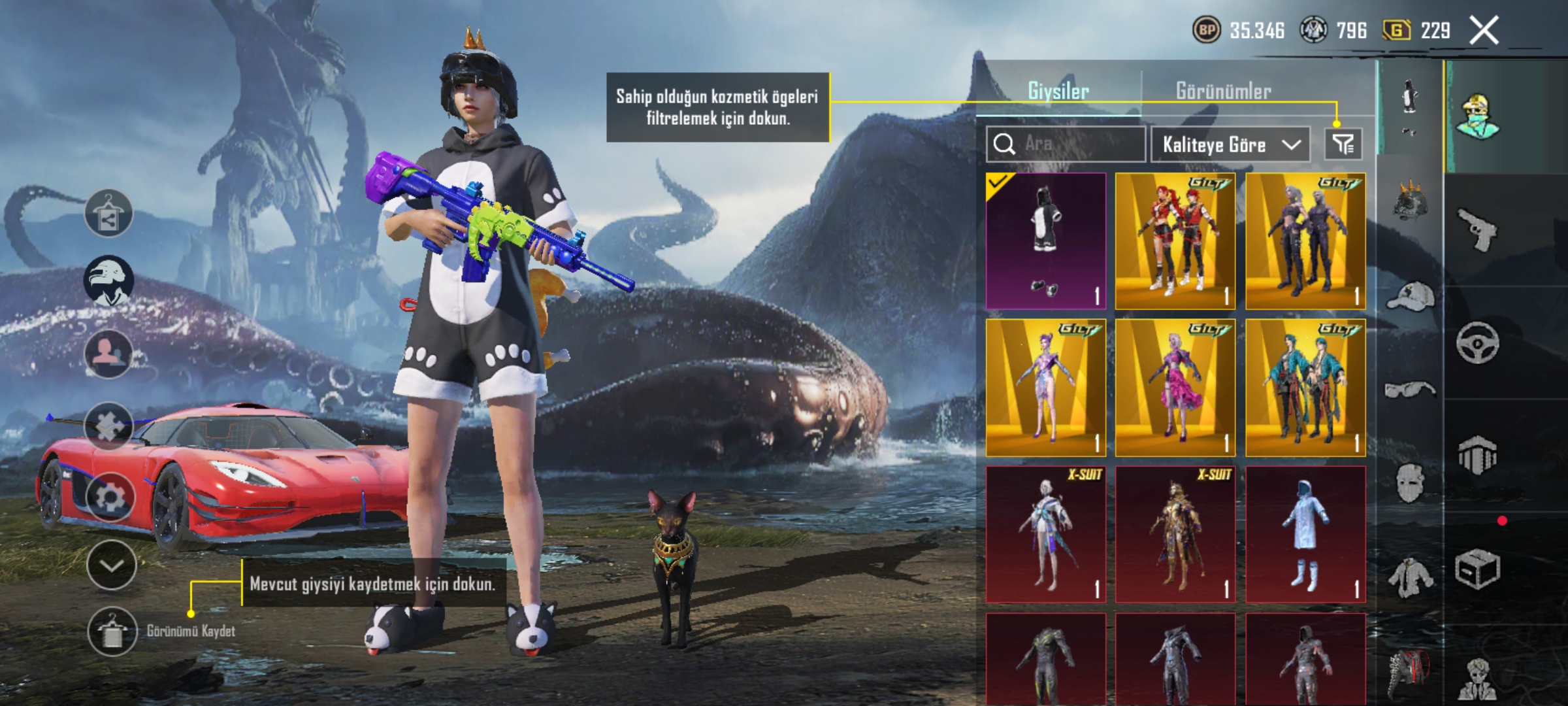Switch to the Görünümler tab
The image size is (1568, 706).
coord(1223,92)
